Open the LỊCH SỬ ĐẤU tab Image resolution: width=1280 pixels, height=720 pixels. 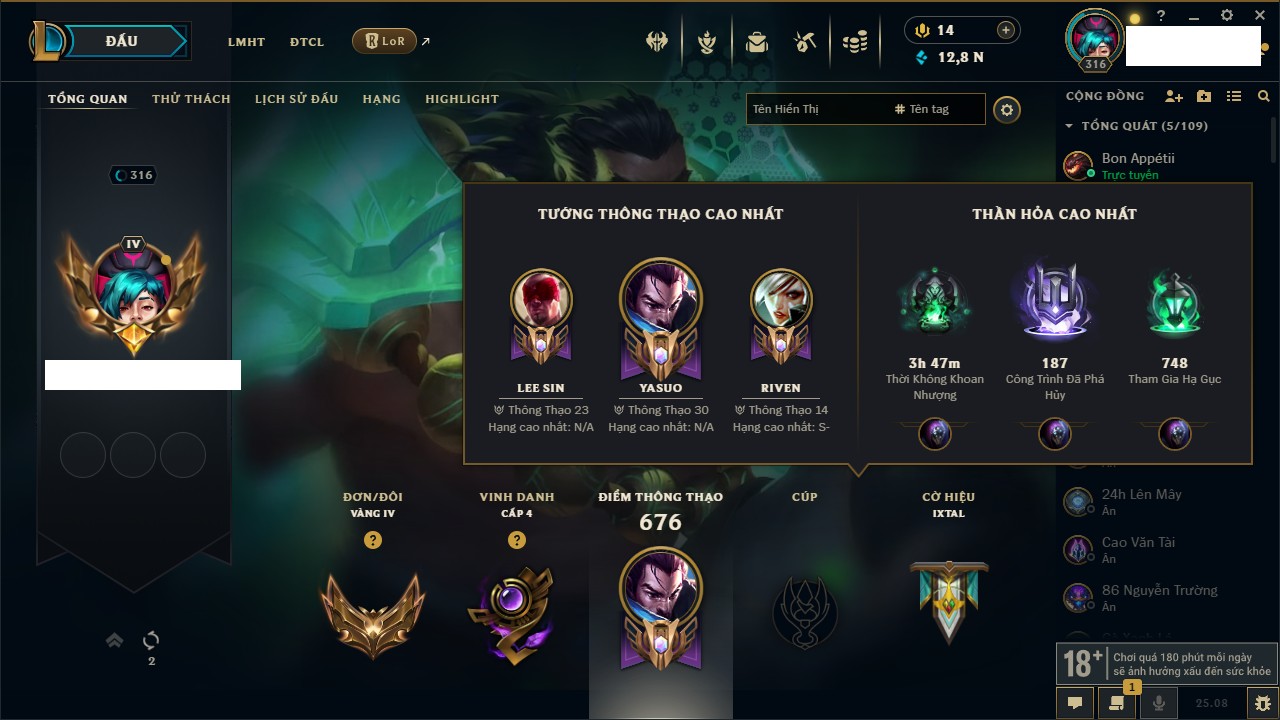click(x=296, y=99)
